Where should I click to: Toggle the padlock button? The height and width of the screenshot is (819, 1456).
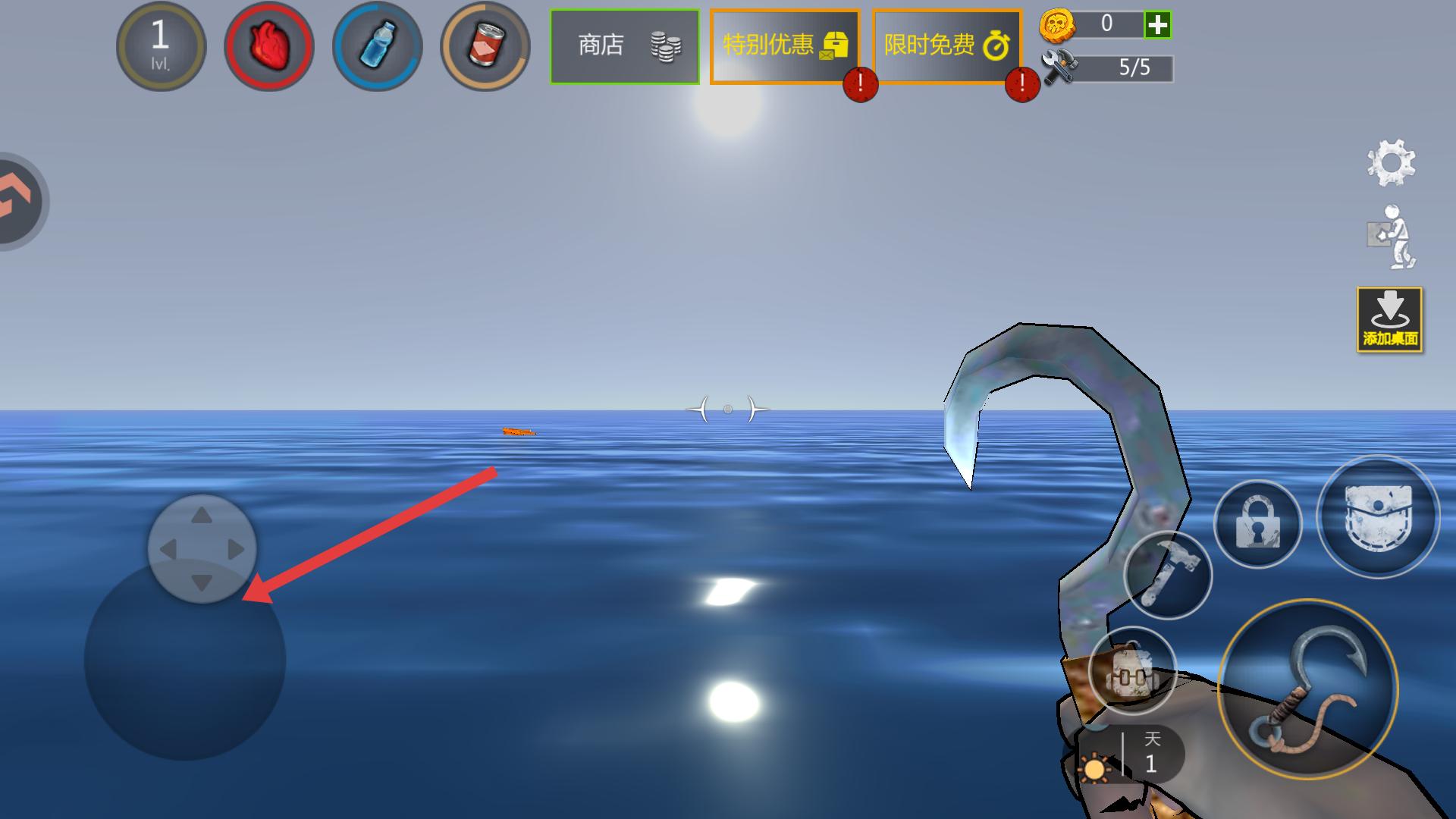tap(1257, 524)
